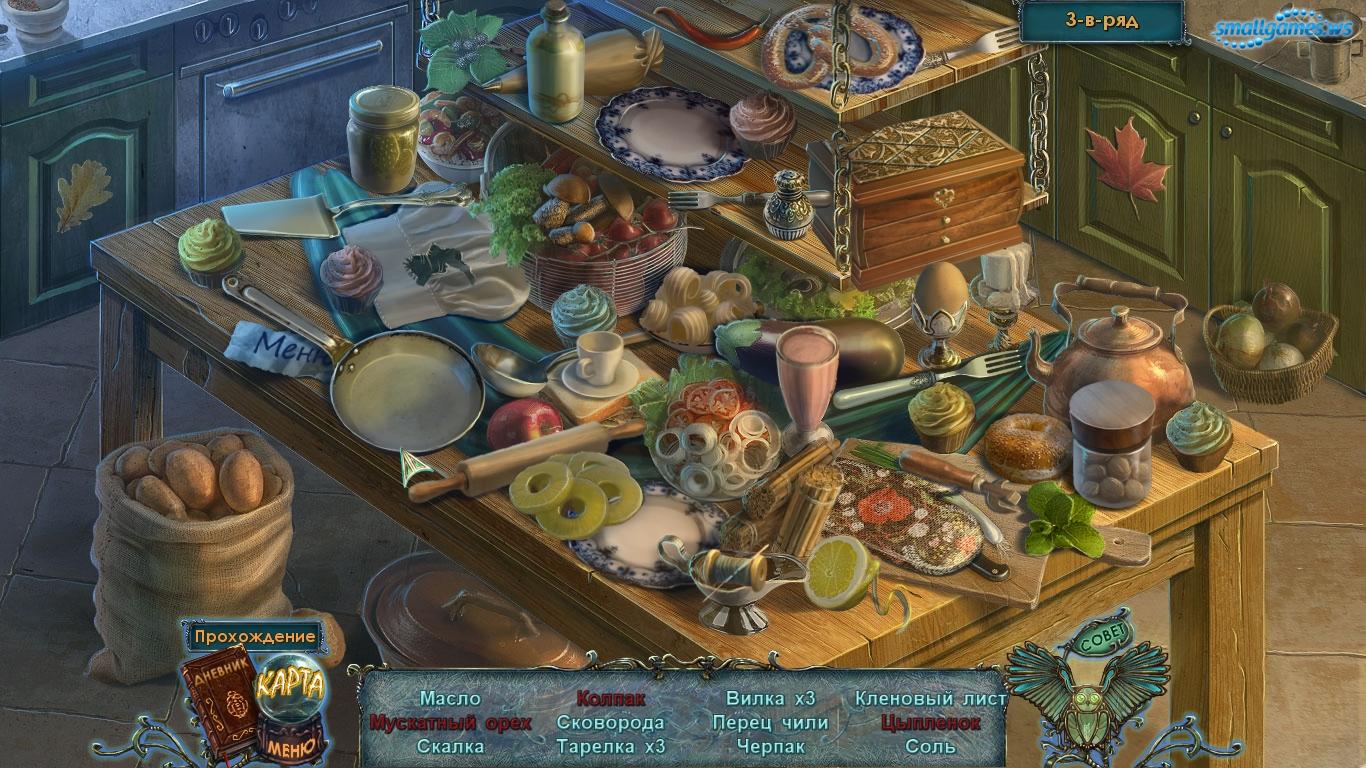Switch to the 3-в-ряд match-three mode
This screenshot has height=768, width=1366.
1101,20
